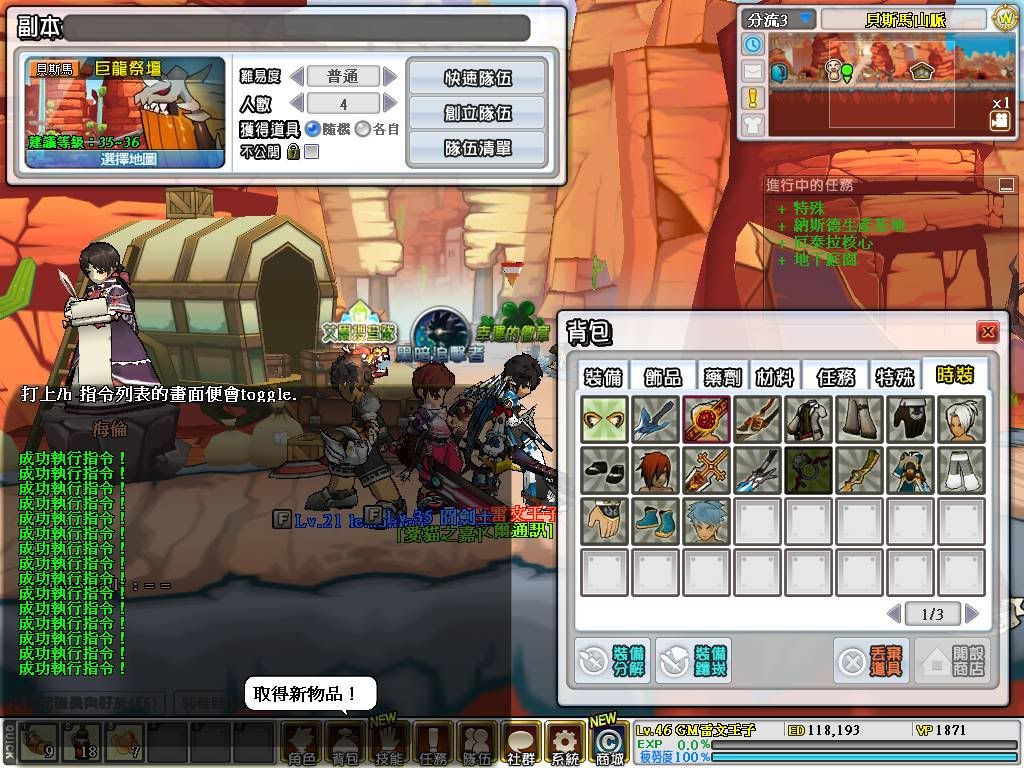Viewport: 1024px width, 768px height.
Task: Show the 藥劑 potions tab
Action: pyautogui.click(x=720, y=376)
